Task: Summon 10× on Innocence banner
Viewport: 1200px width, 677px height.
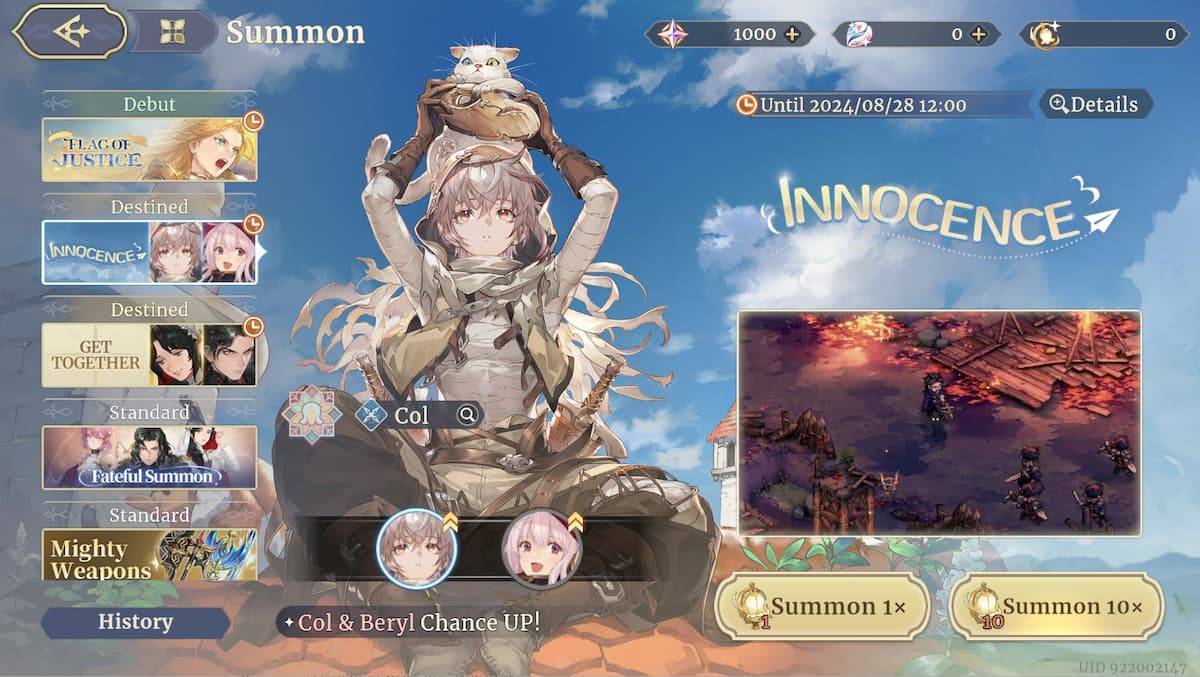Action: point(1056,606)
